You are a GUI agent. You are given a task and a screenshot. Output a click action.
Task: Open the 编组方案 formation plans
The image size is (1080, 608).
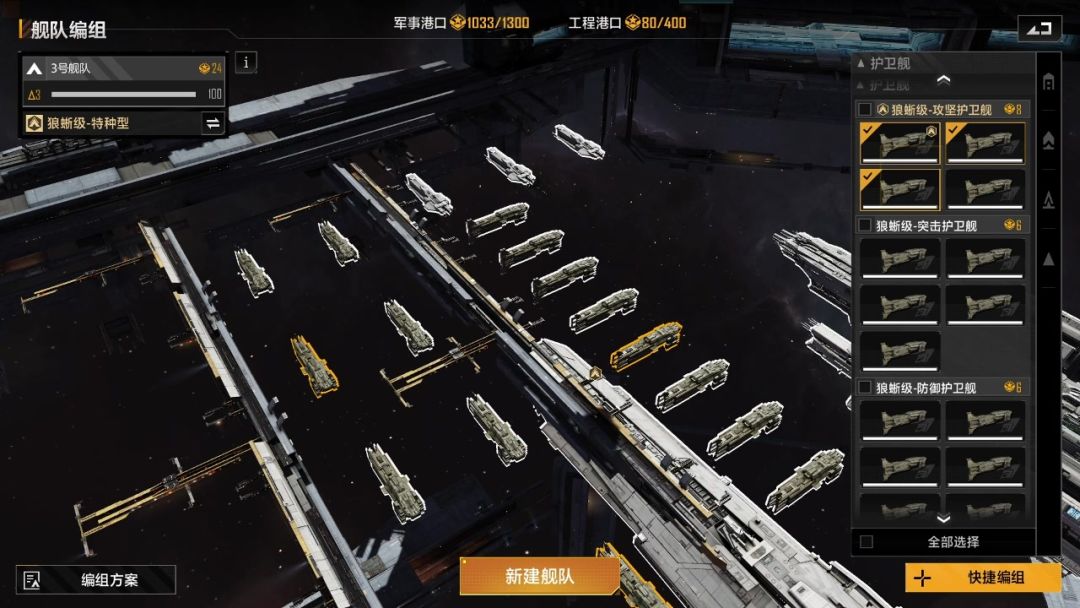point(96,580)
